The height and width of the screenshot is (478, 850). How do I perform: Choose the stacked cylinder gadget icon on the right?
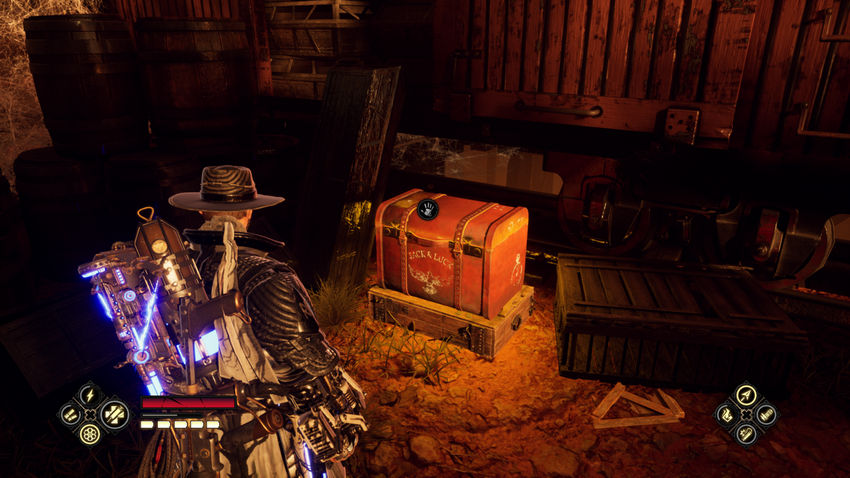point(765,413)
